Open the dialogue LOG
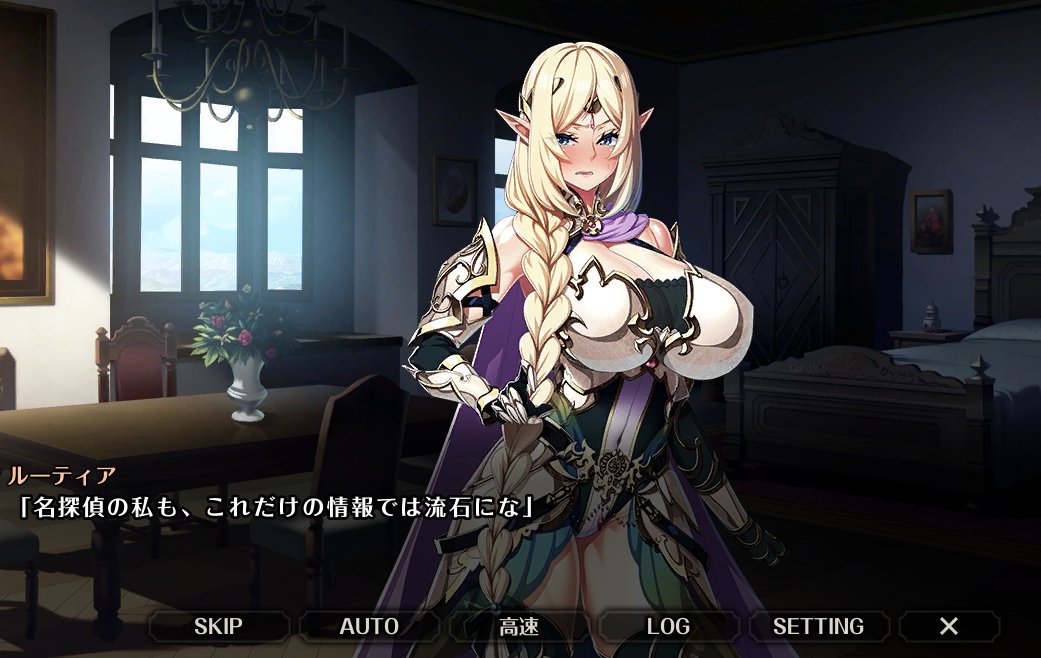This screenshot has width=1041, height=658. [x=668, y=627]
